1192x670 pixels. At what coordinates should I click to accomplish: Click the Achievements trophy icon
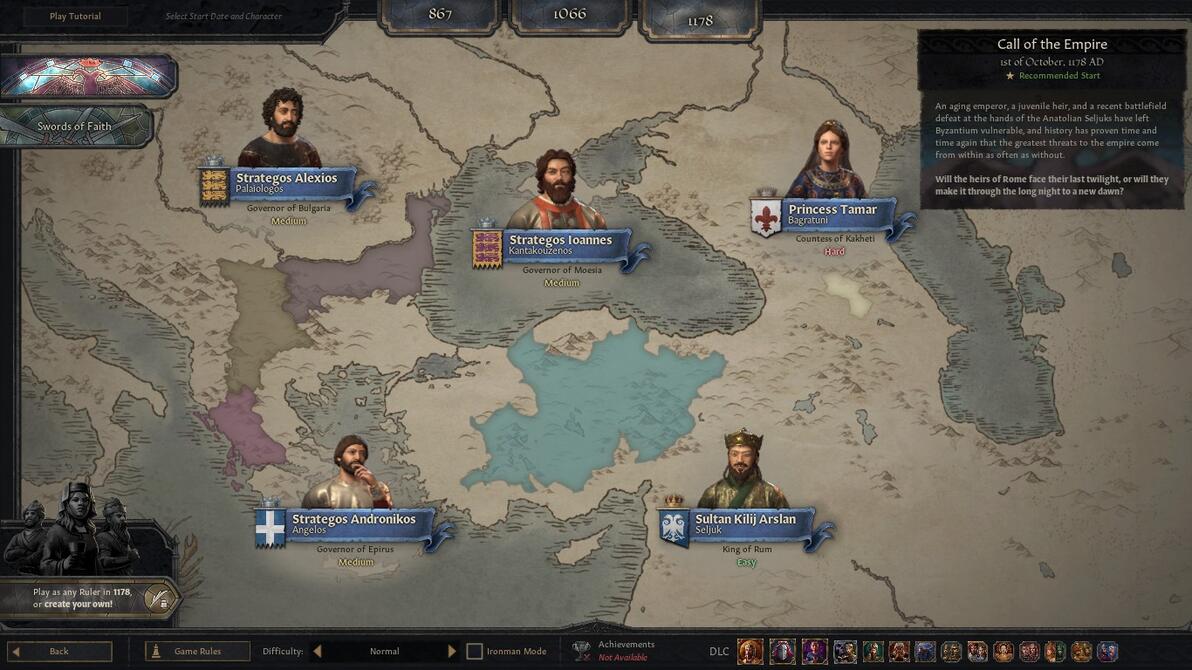coord(581,651)
